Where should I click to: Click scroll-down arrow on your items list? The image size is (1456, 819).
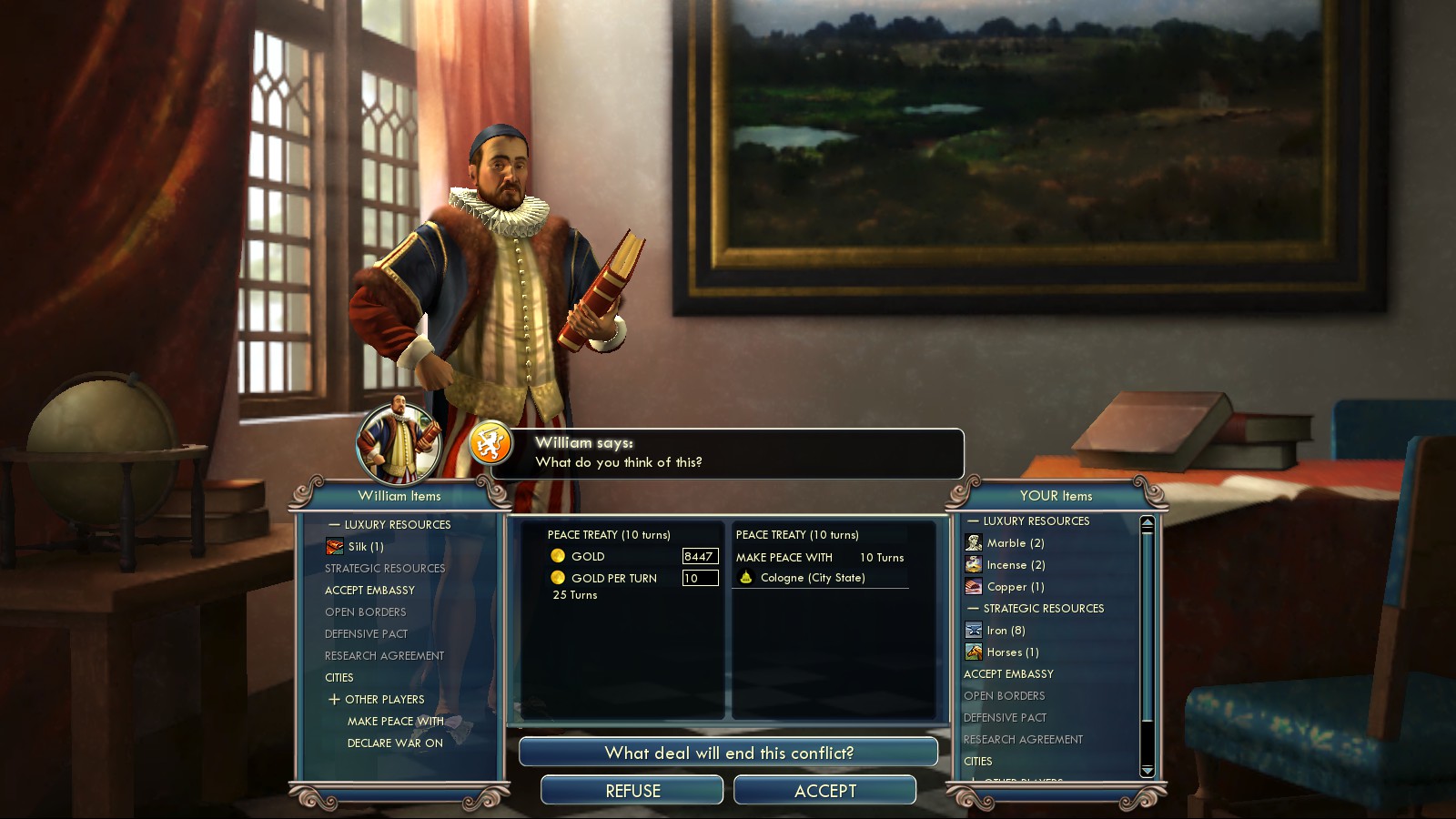click(x=1148, y=771)
